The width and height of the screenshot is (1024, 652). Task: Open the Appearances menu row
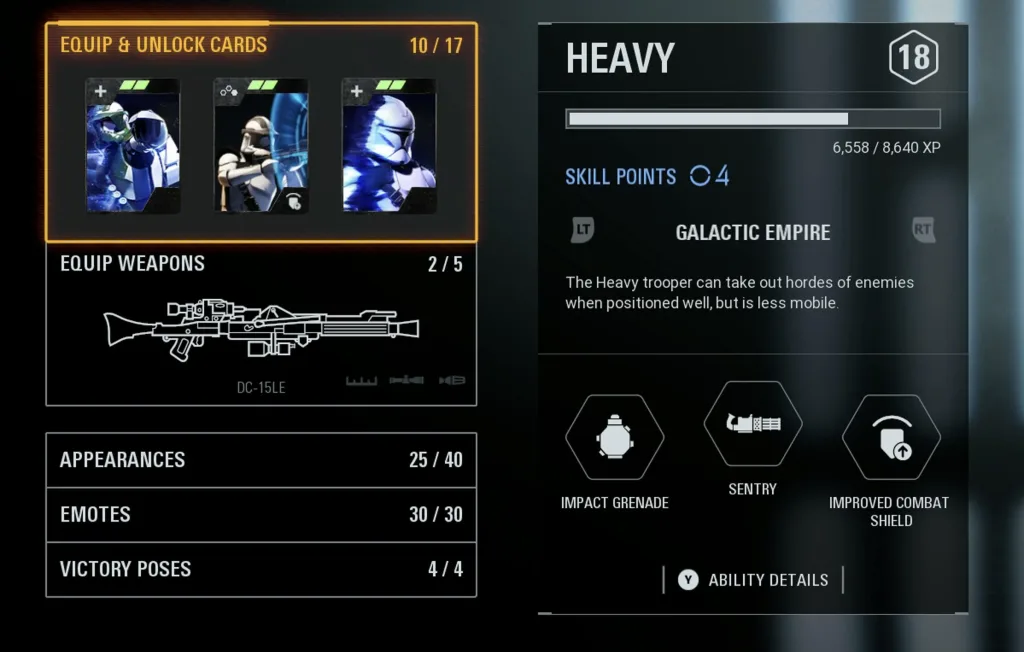(261, 460)
